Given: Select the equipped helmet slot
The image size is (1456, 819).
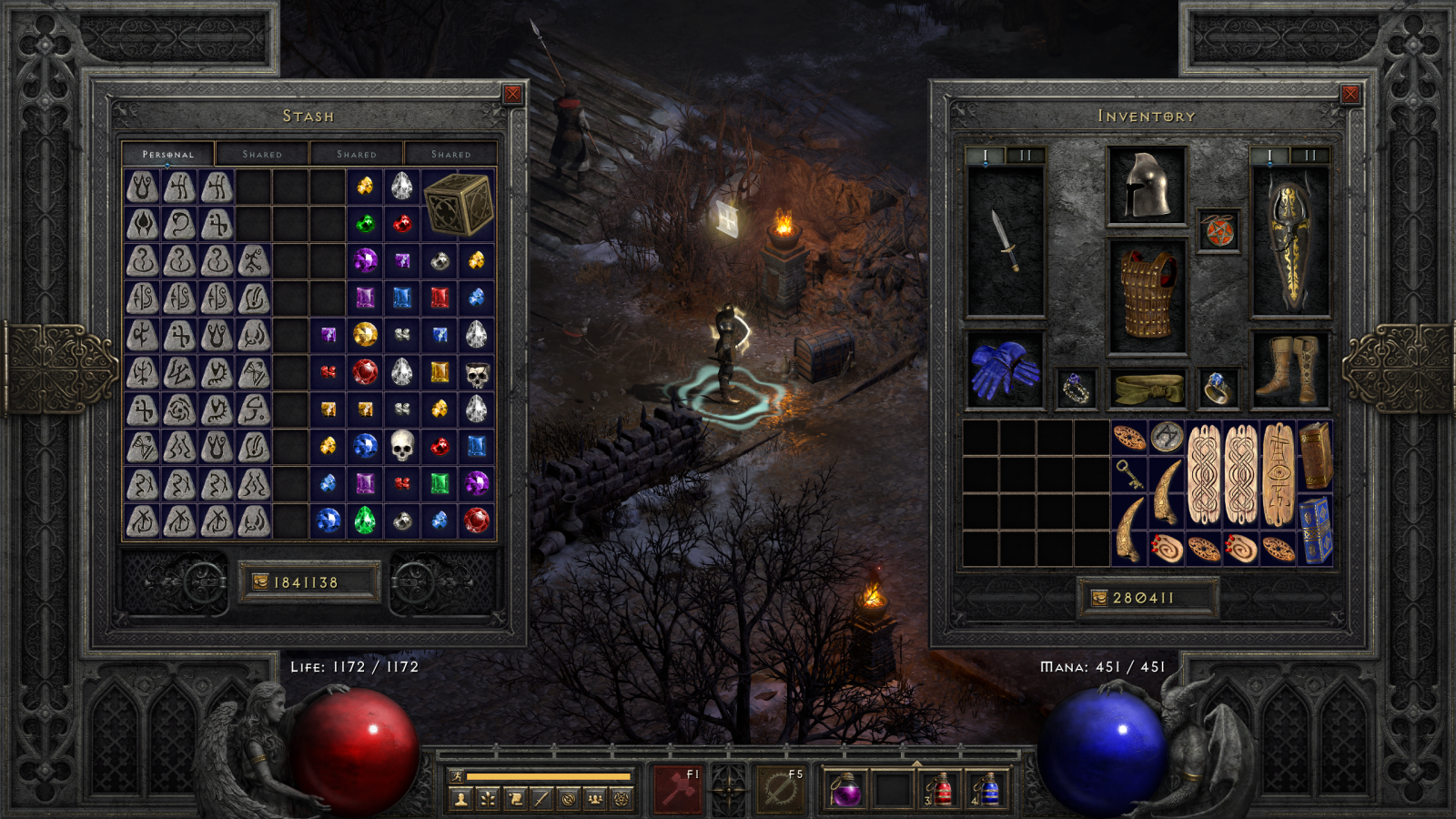Looking at the screenshot, I should click(1147, 186).
